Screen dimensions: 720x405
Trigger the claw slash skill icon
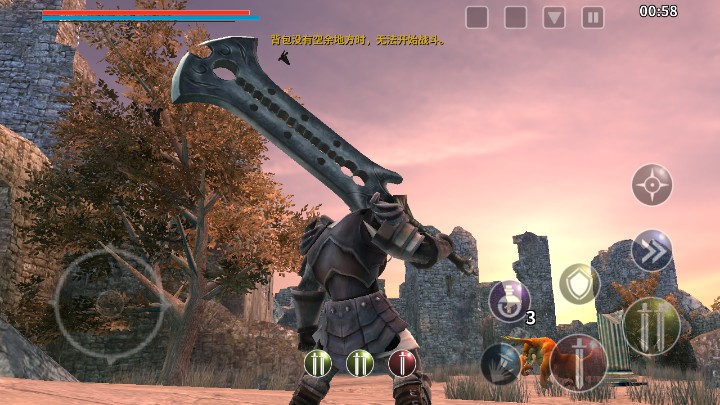(x=500, y=363)
